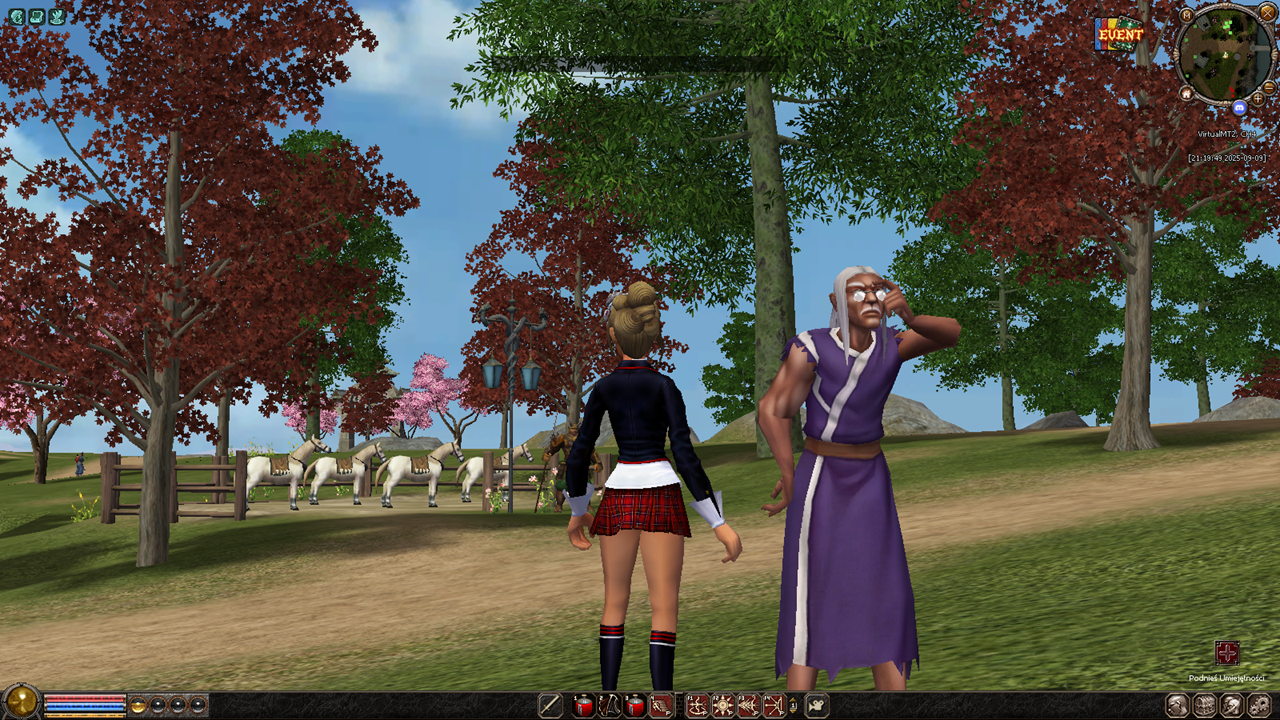The height and width of the screenshot is (720, 1280).
Task: Click the golden orb at bottom-left corner
Action: click(x=20, y=702)
